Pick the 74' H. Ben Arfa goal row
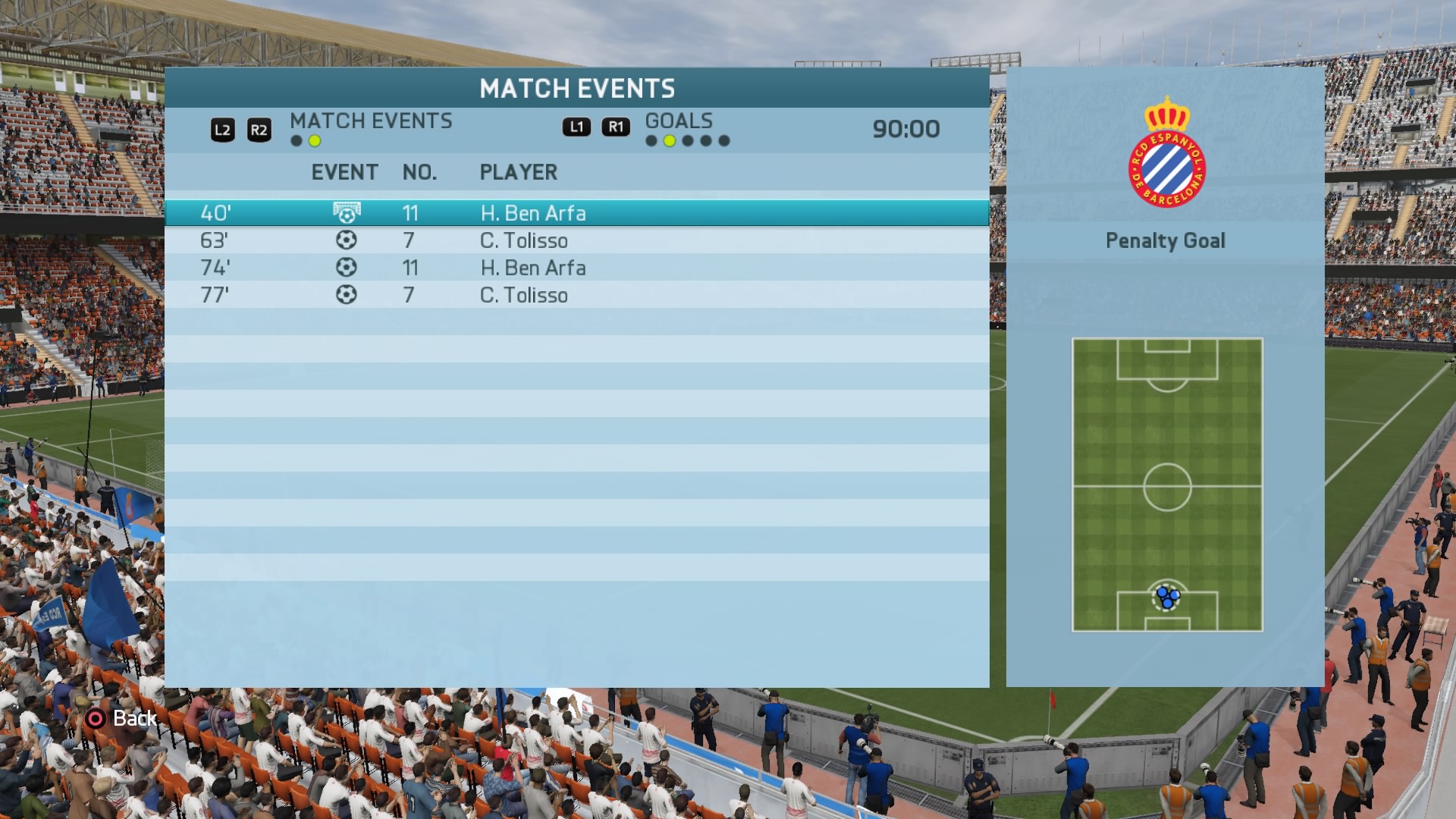The image size is (1456, 819). (x=576, y=268)
